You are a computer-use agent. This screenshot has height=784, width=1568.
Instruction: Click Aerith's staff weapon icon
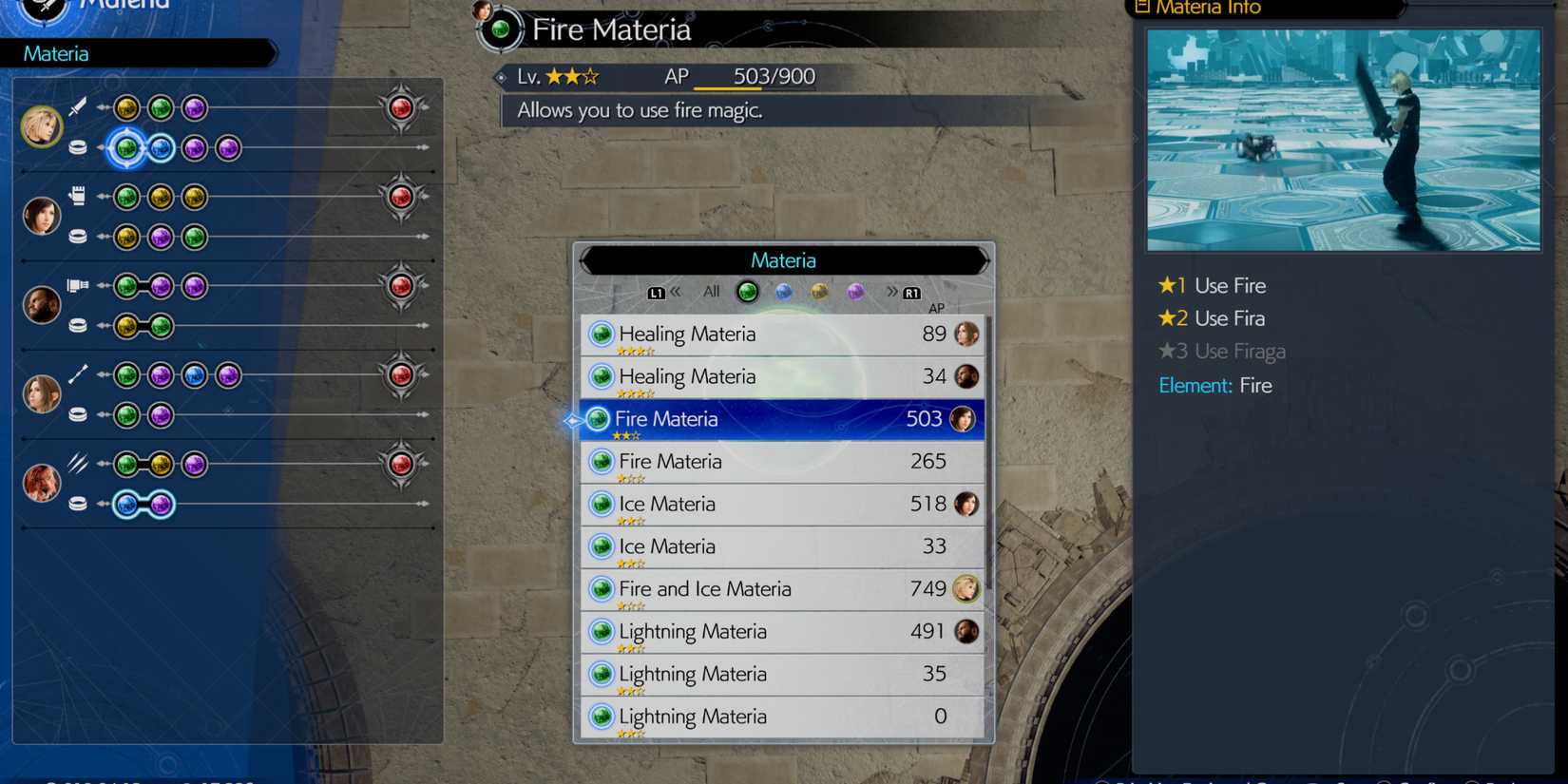pos(78,373)
